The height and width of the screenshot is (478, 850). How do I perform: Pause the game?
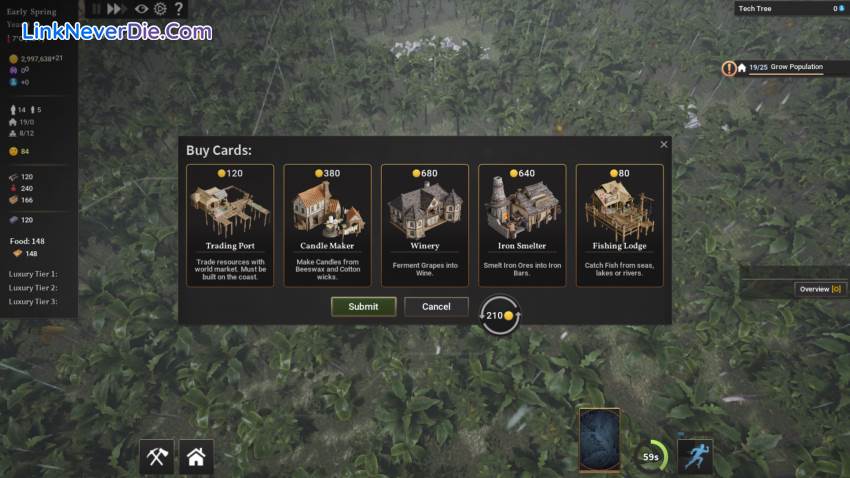pyautogui.click(x=97, y=8)
